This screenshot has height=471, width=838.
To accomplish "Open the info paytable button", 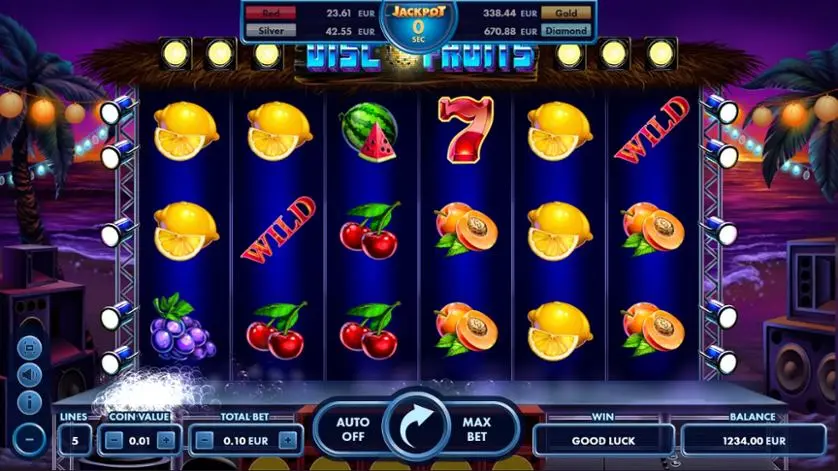I will pos(30,403).
